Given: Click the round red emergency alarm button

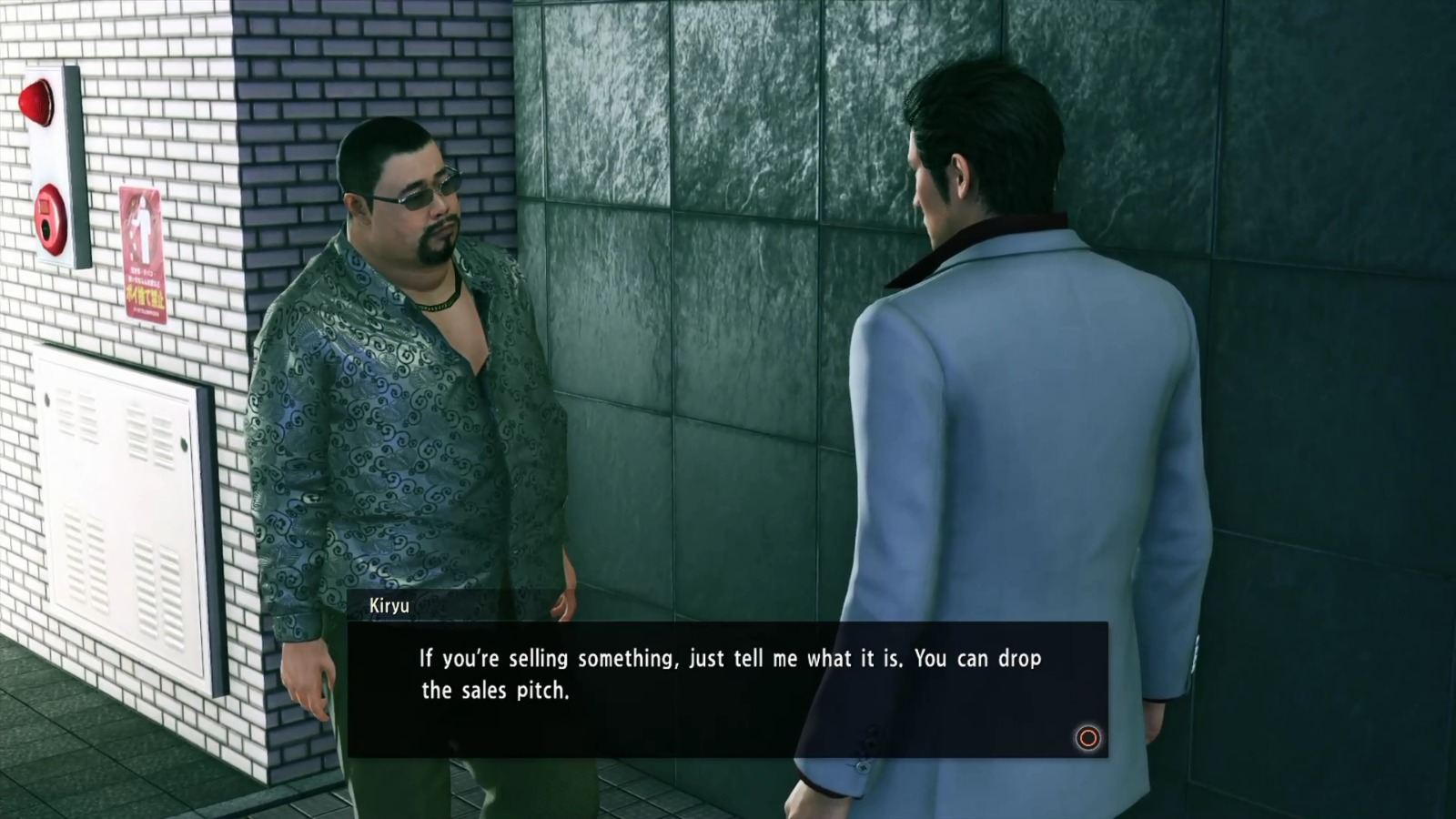Looking at the screenshot, I should [x=47, y=221].
